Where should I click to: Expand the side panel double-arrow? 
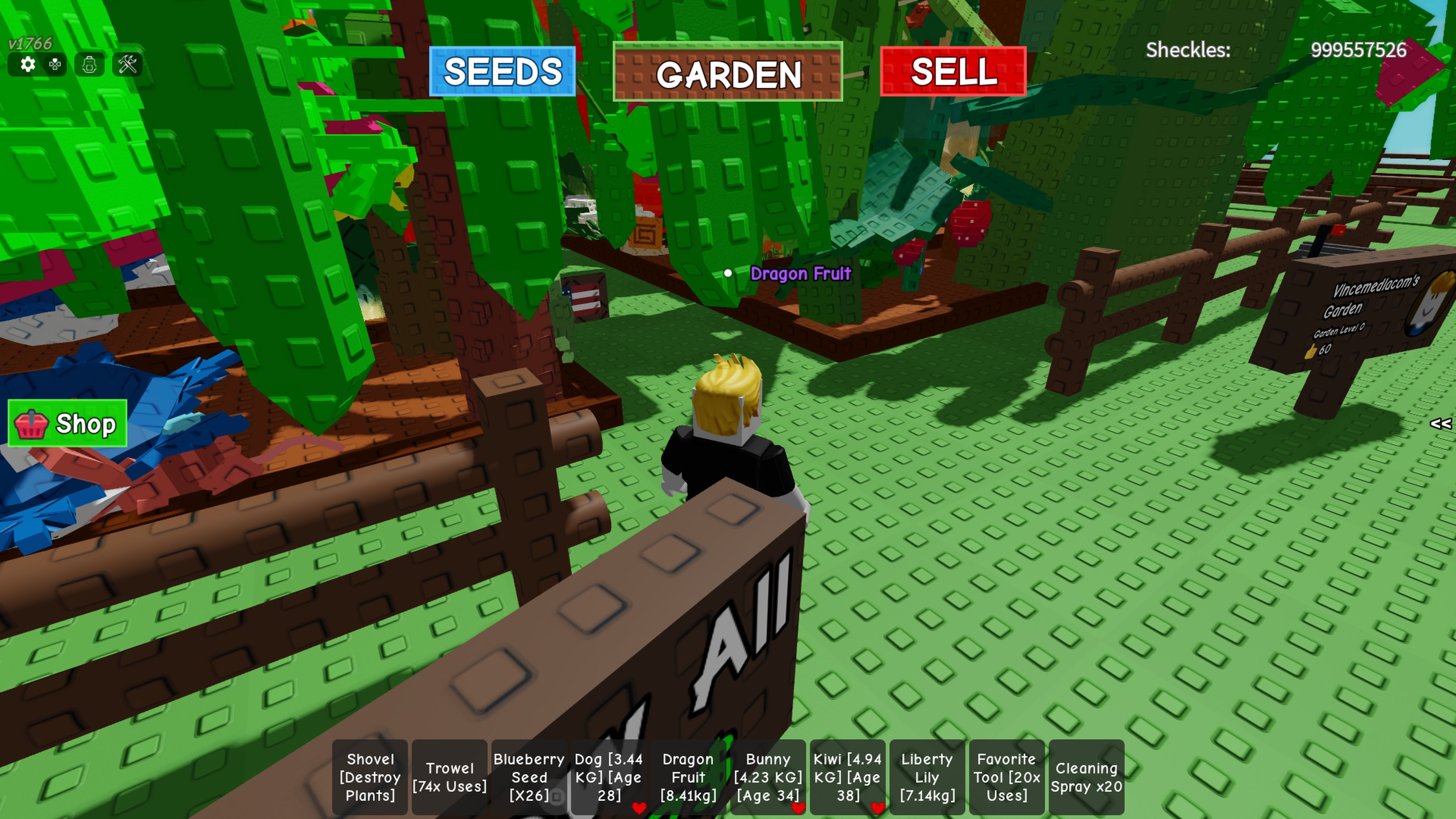click(x=1440, y=424)
